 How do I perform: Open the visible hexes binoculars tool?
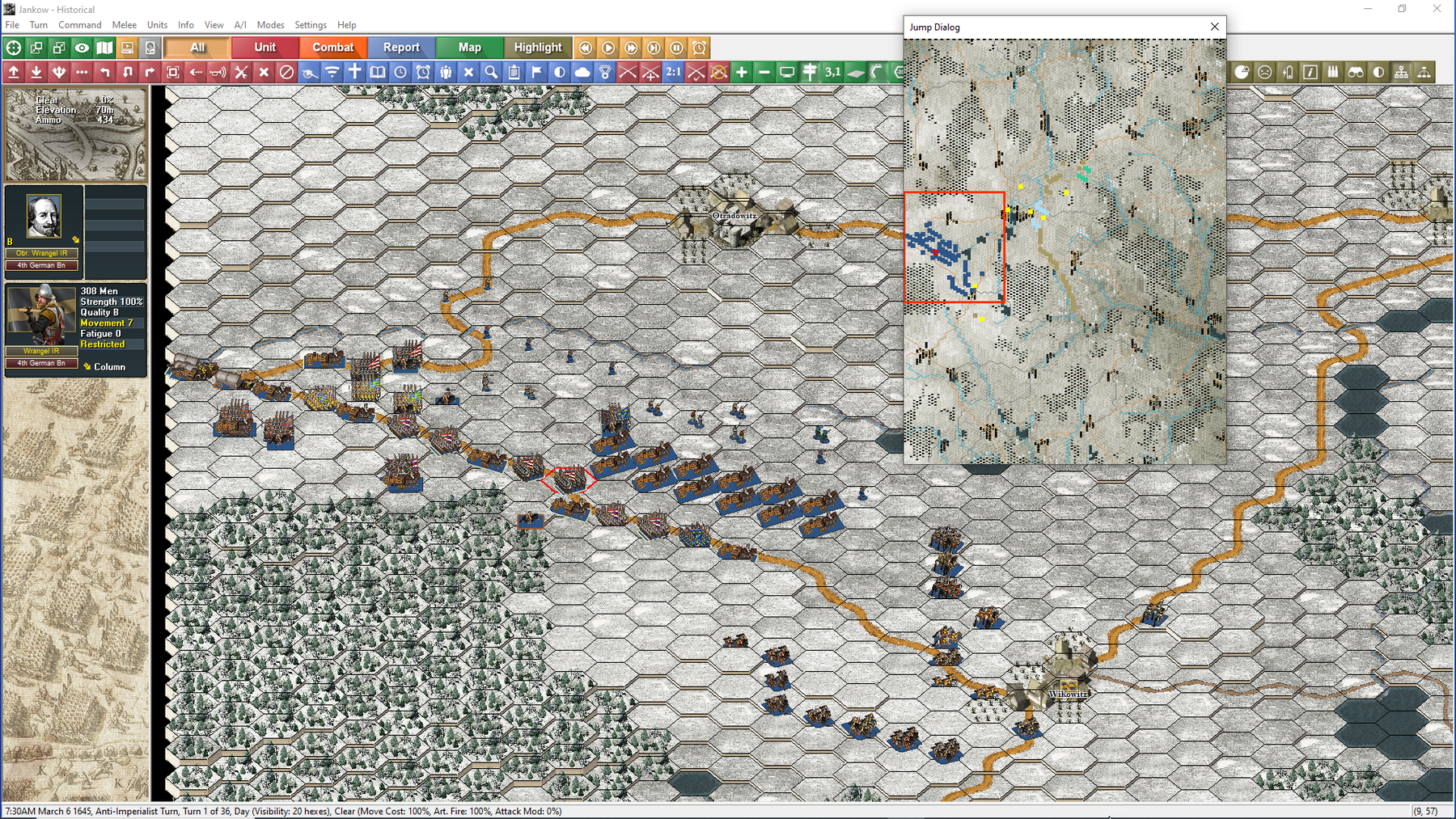1356,72
